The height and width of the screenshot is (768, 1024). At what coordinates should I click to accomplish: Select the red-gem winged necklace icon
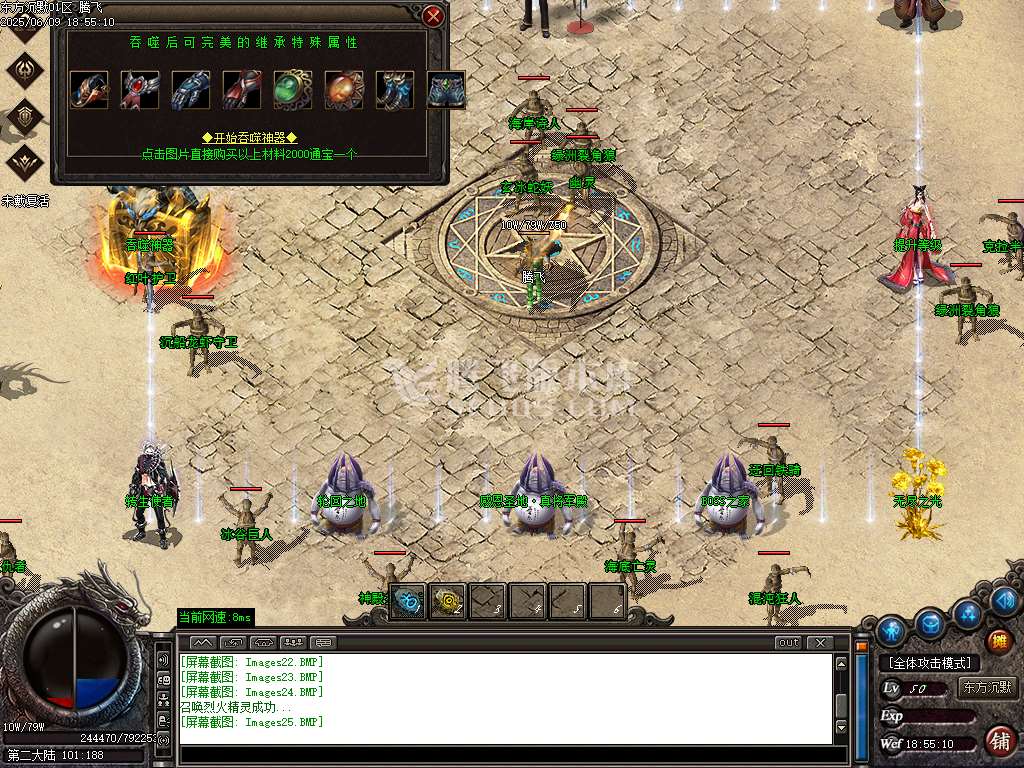[x=140, y=90]
